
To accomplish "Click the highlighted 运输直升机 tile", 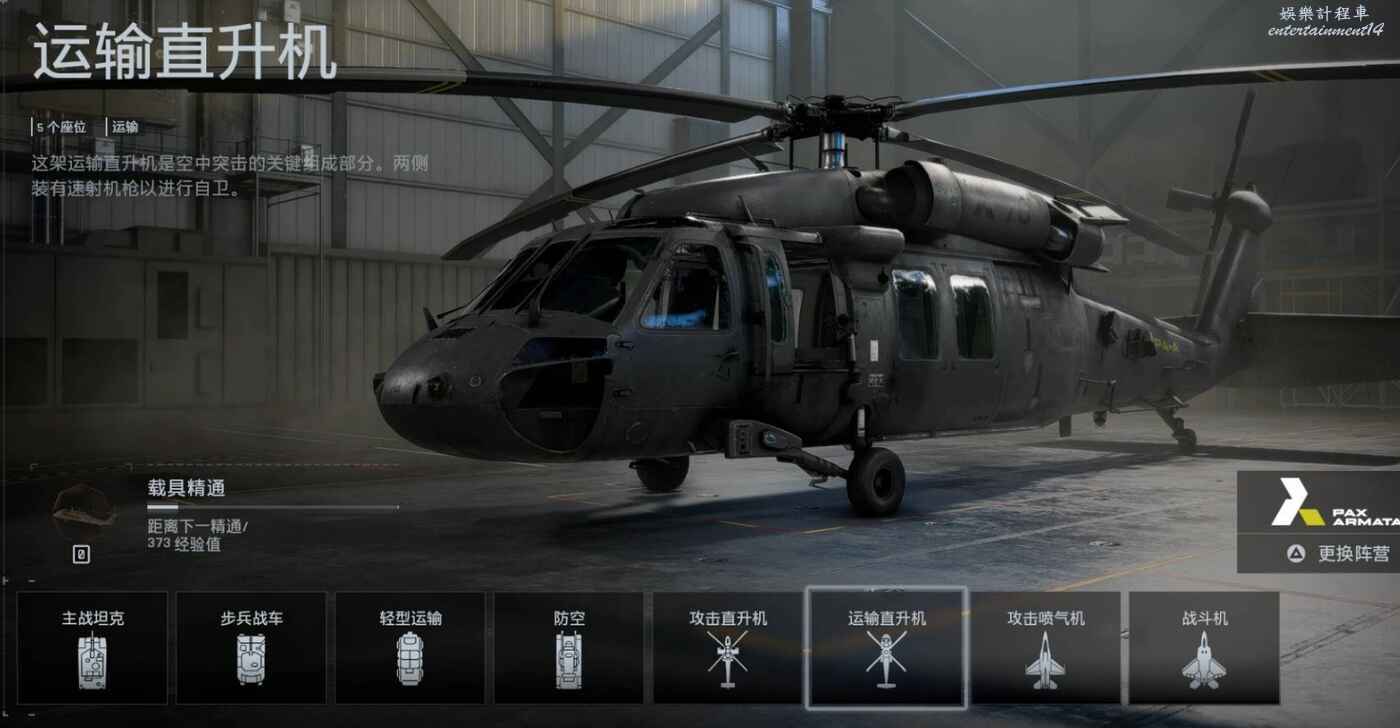I will [886, 647].
